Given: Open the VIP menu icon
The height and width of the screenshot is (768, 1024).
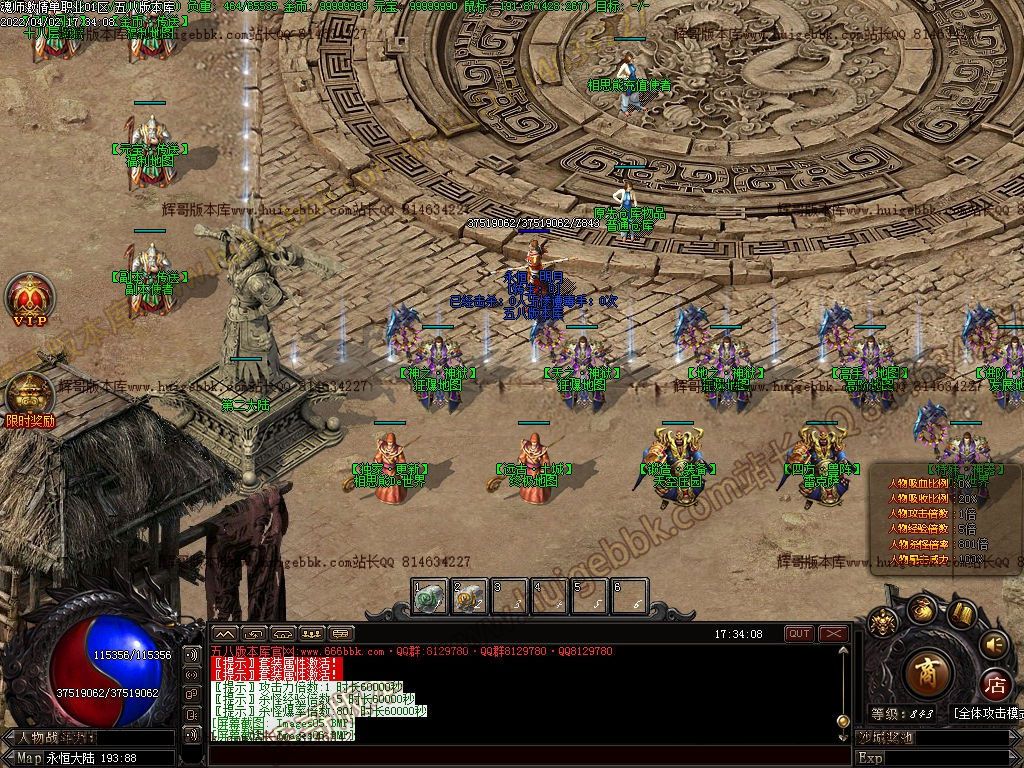Looking at the screenshot, I should point(29,296).
